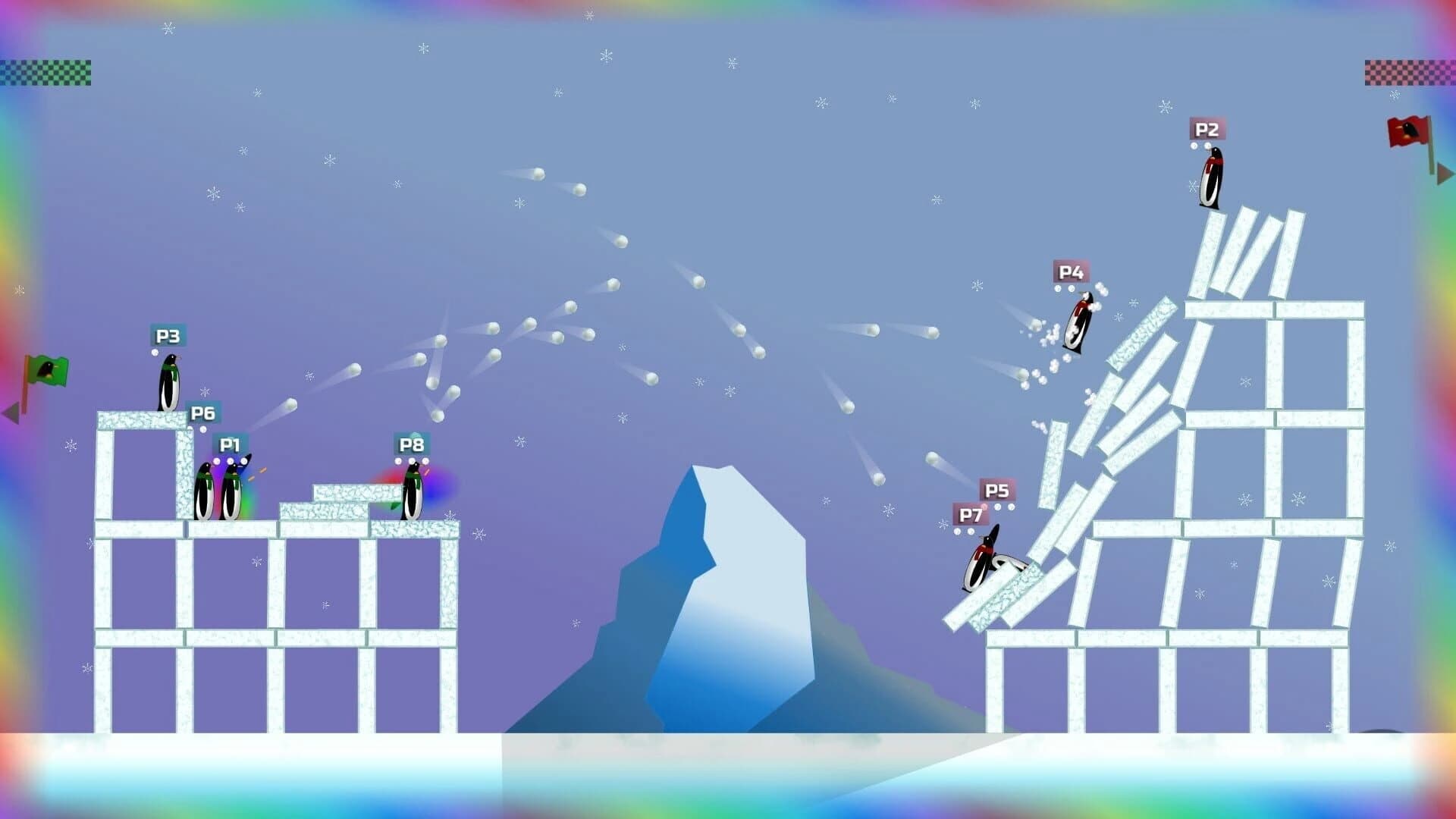The image size is (1456, 819).
Task: Click the P1 nametag on the left structure
Action: (x=230, y=444)
